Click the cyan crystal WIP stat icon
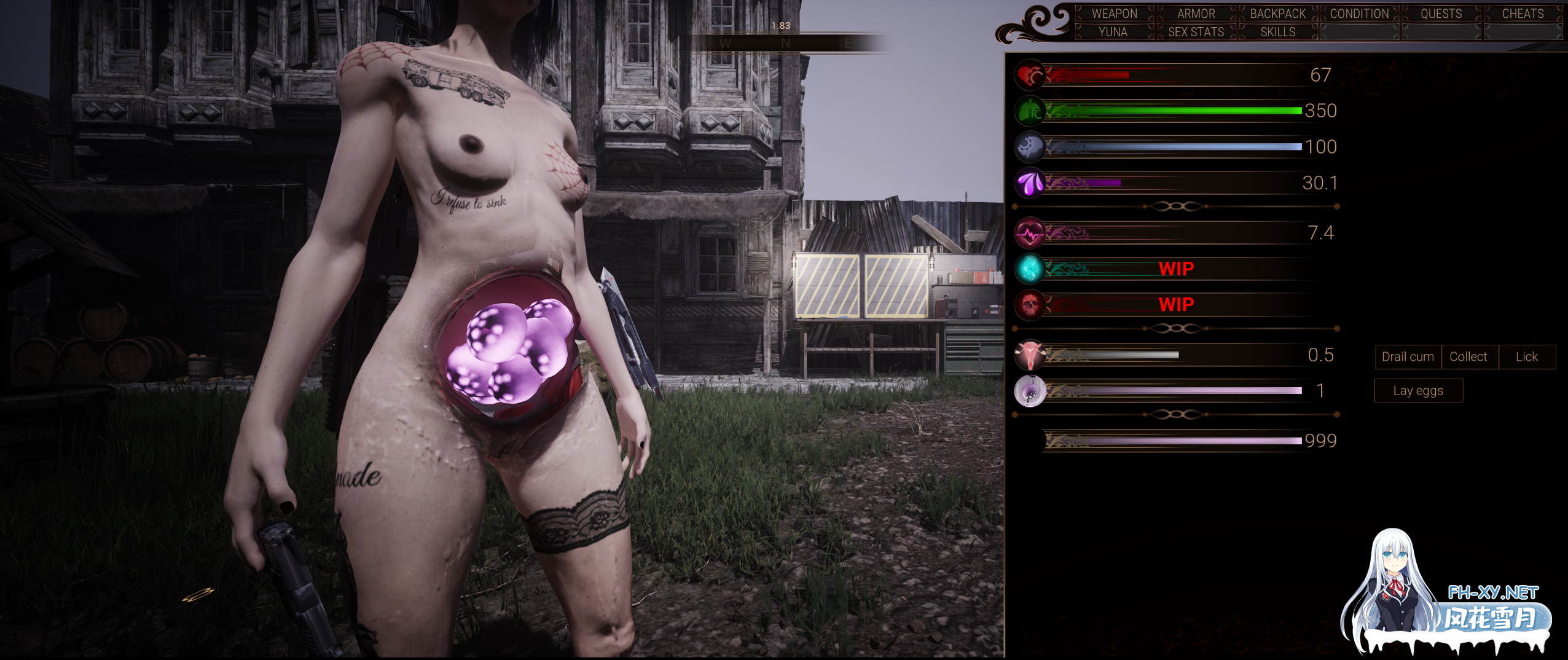This screenshot has height=660, width=1568. point(1031,269)
